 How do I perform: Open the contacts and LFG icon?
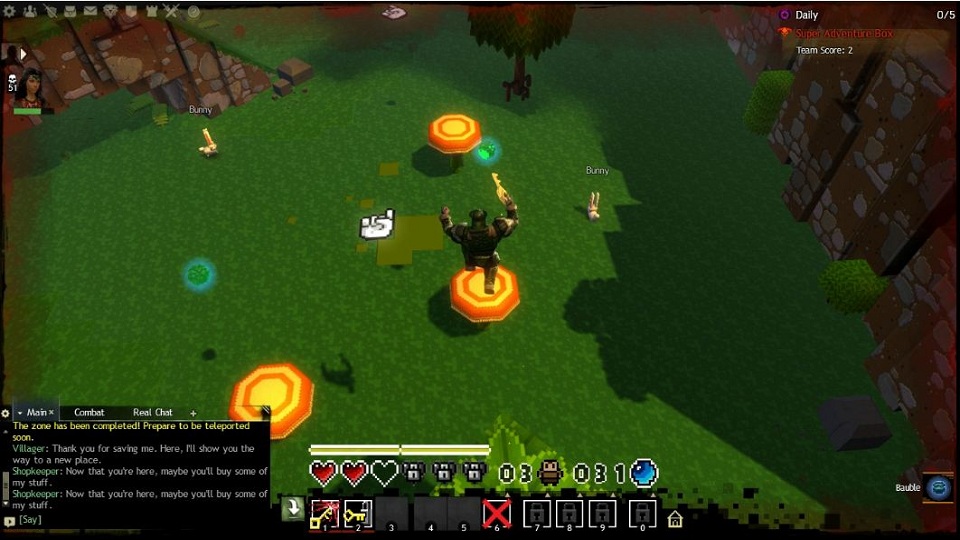(29, 12)
